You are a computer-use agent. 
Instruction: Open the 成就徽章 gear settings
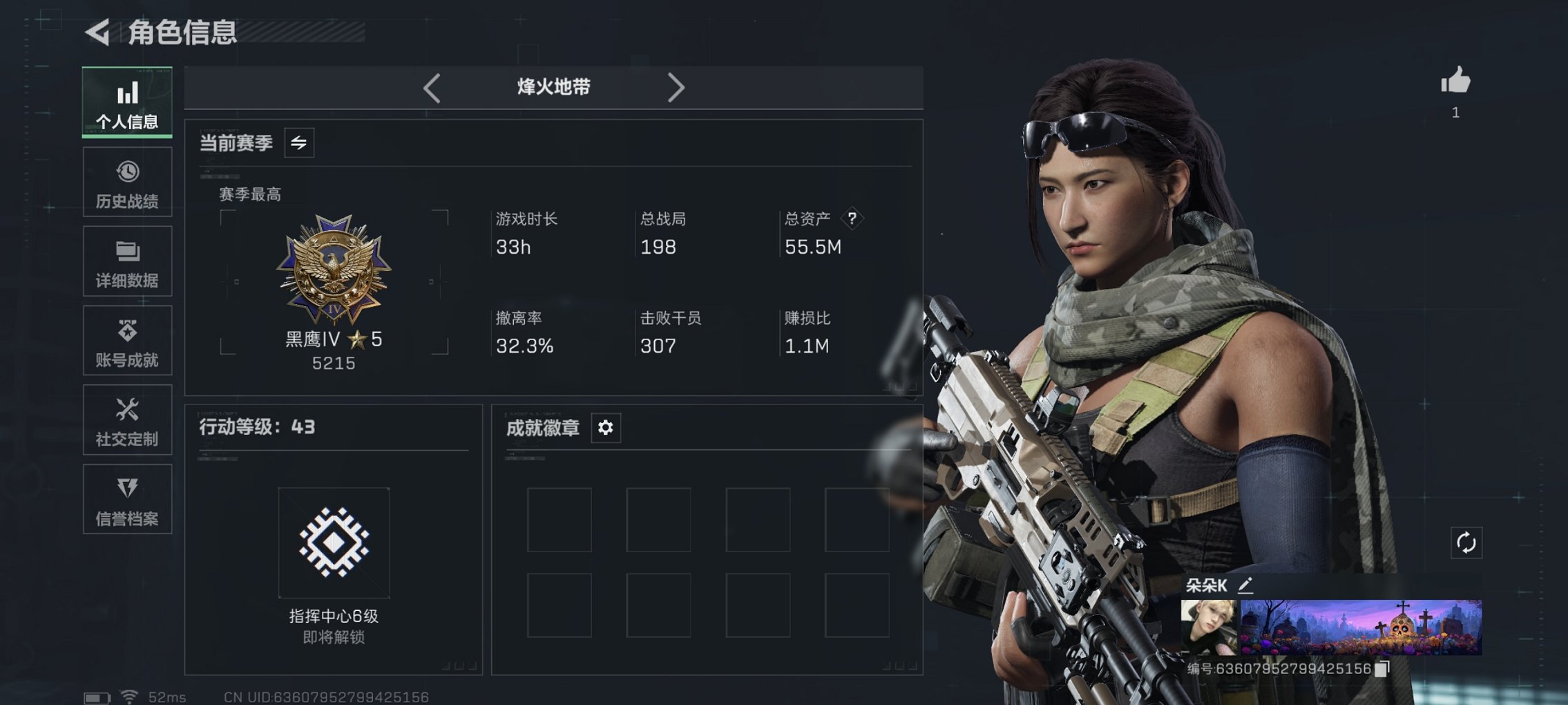pyautogui.click(x=604, y=428)
